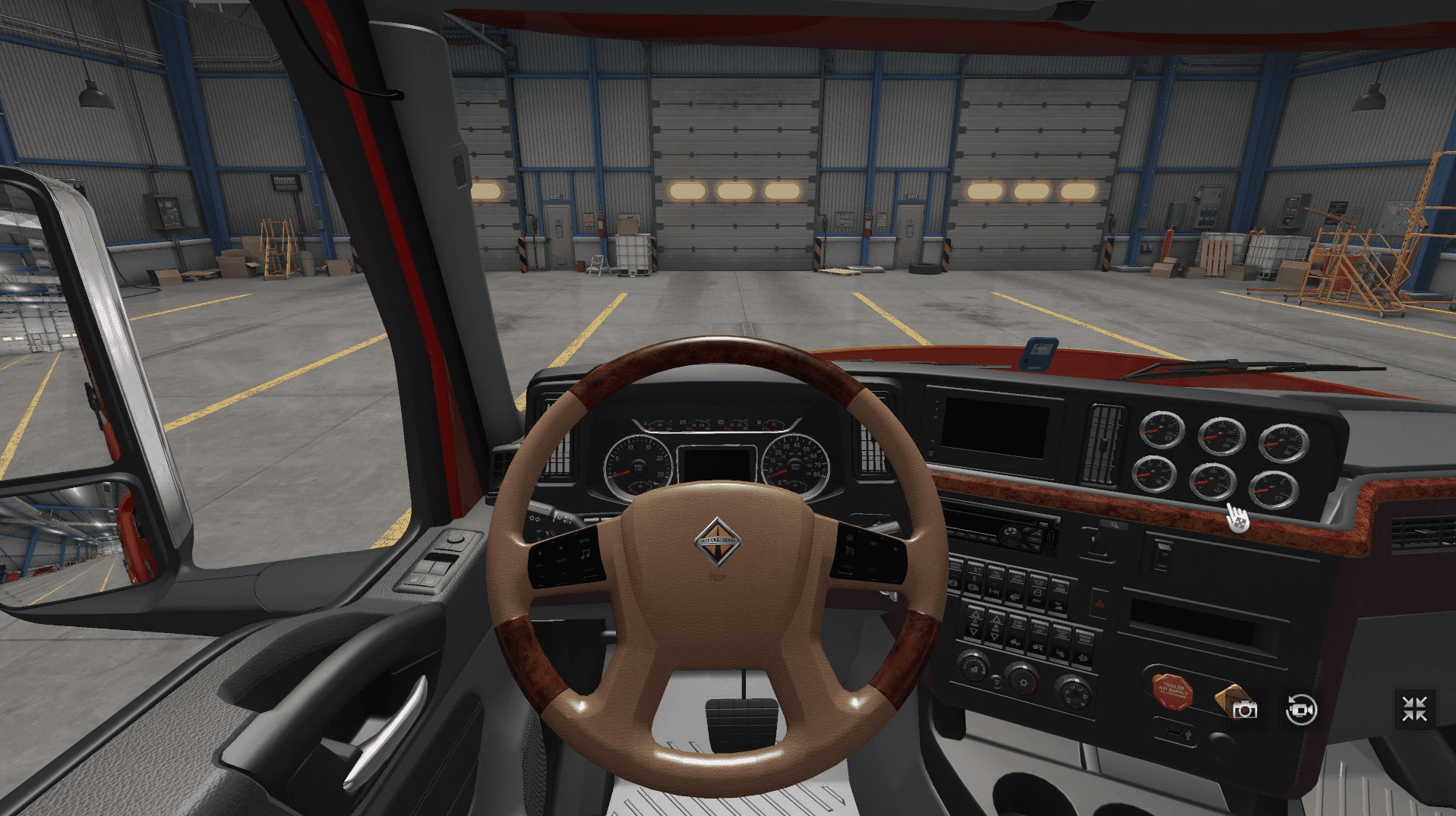Image resolution: width=1456 pixels, height=816 pixels.
Task: Reset the camera view with the rotating camcorder icon
Action: (1300, 710)
